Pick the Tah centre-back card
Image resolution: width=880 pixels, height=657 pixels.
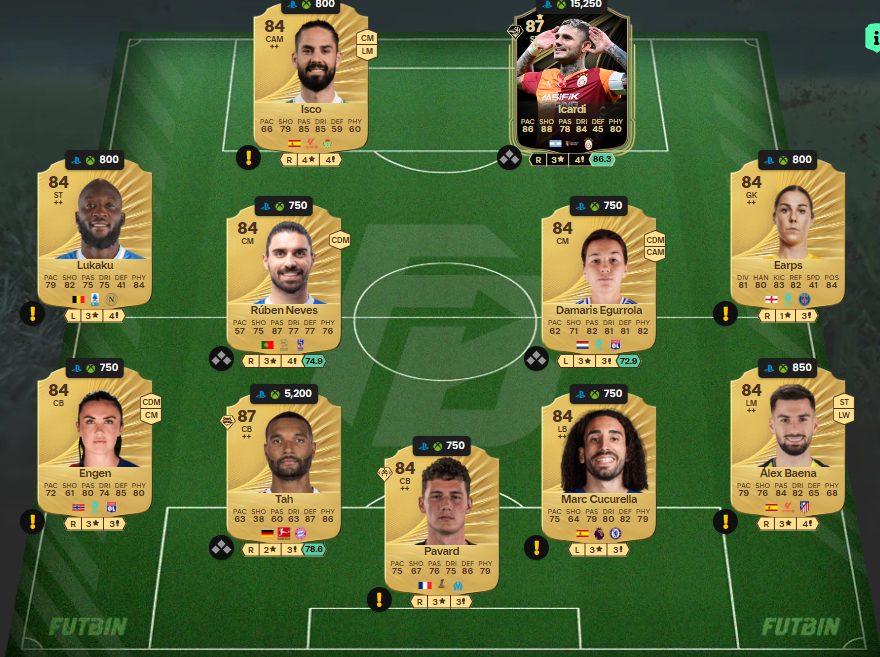point(284,467)
